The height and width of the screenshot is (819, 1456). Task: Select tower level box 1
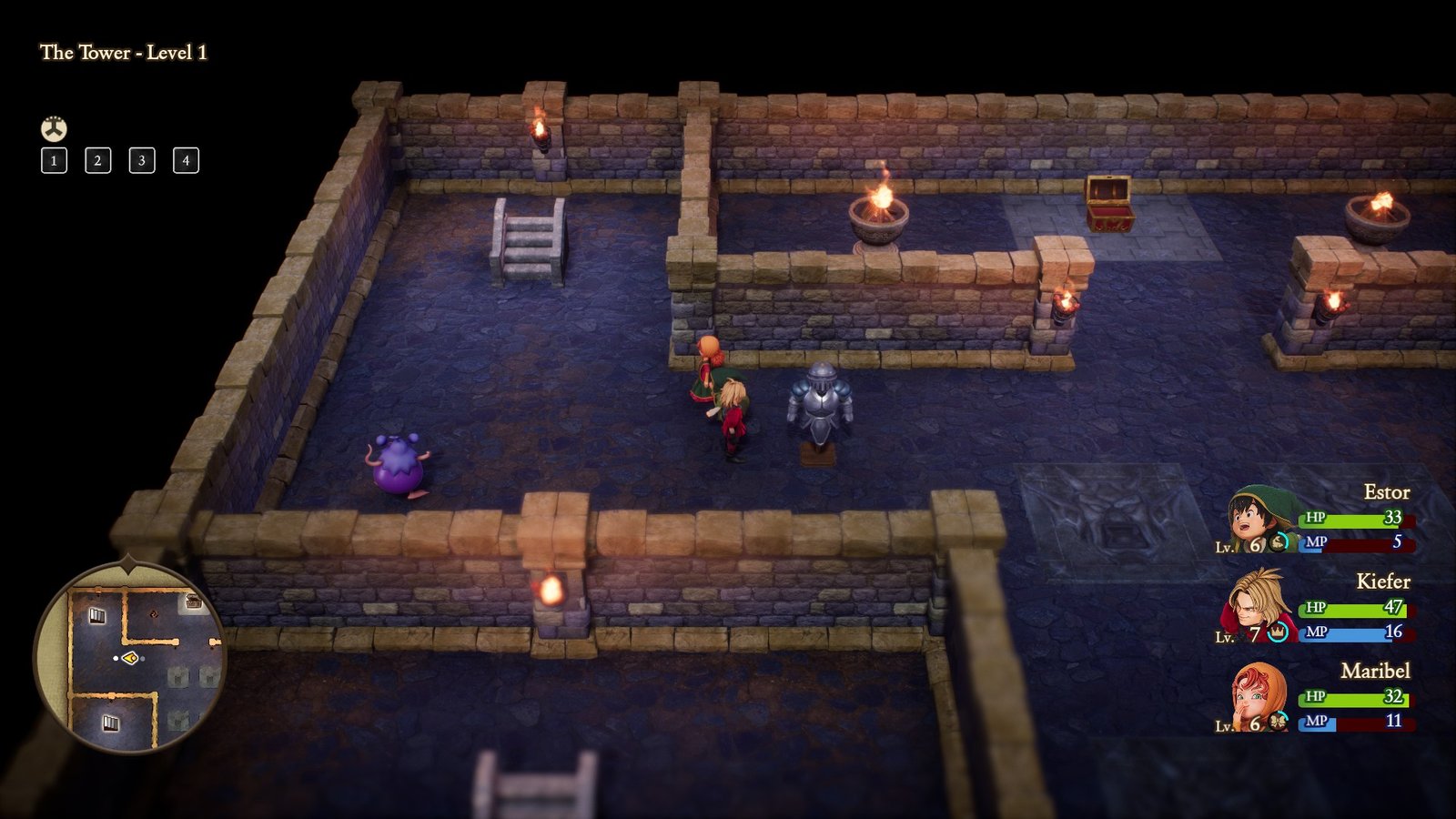[55, 161]
